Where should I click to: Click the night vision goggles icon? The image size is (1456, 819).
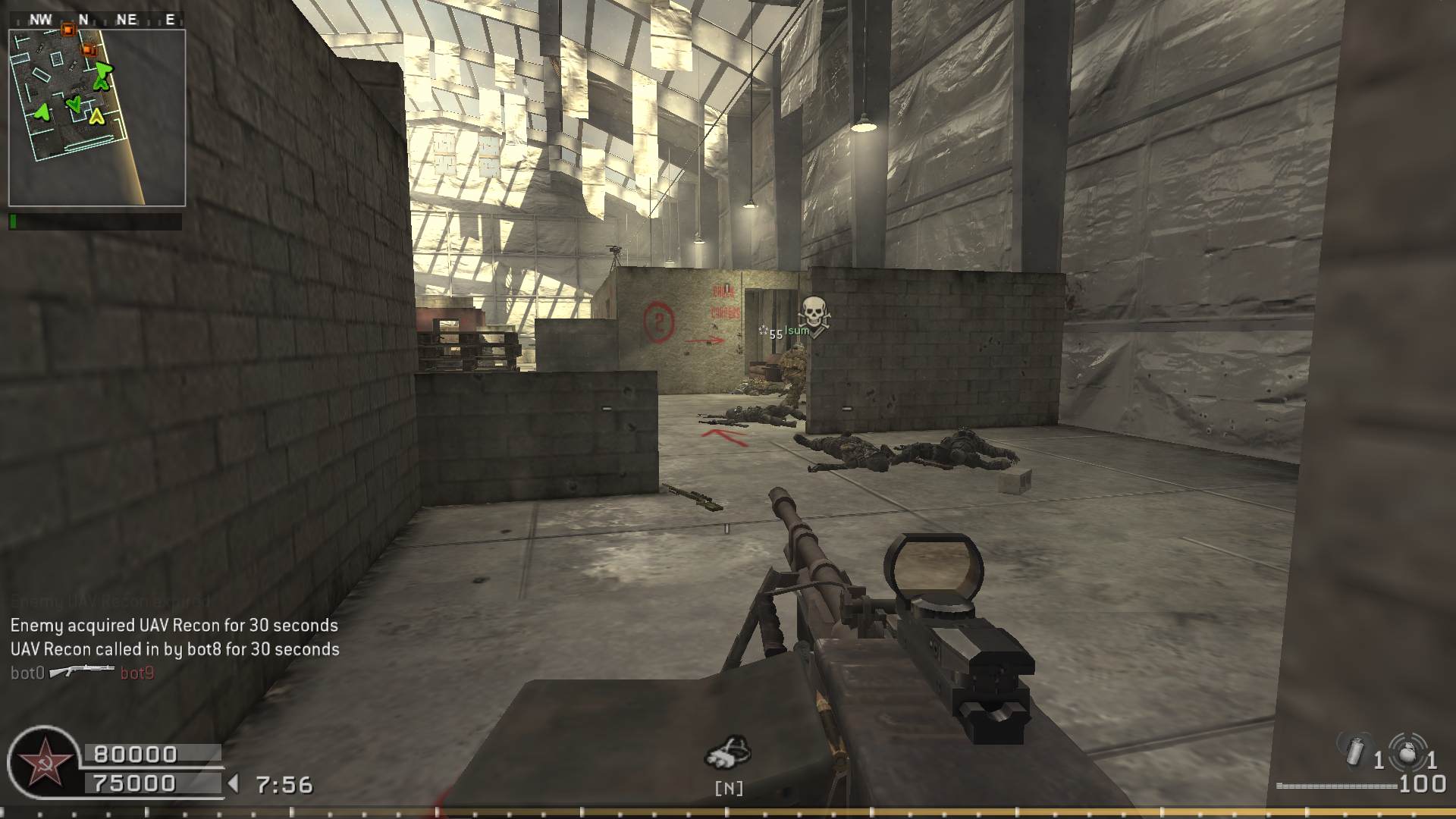pyautogui.click(x=728, y=752)
